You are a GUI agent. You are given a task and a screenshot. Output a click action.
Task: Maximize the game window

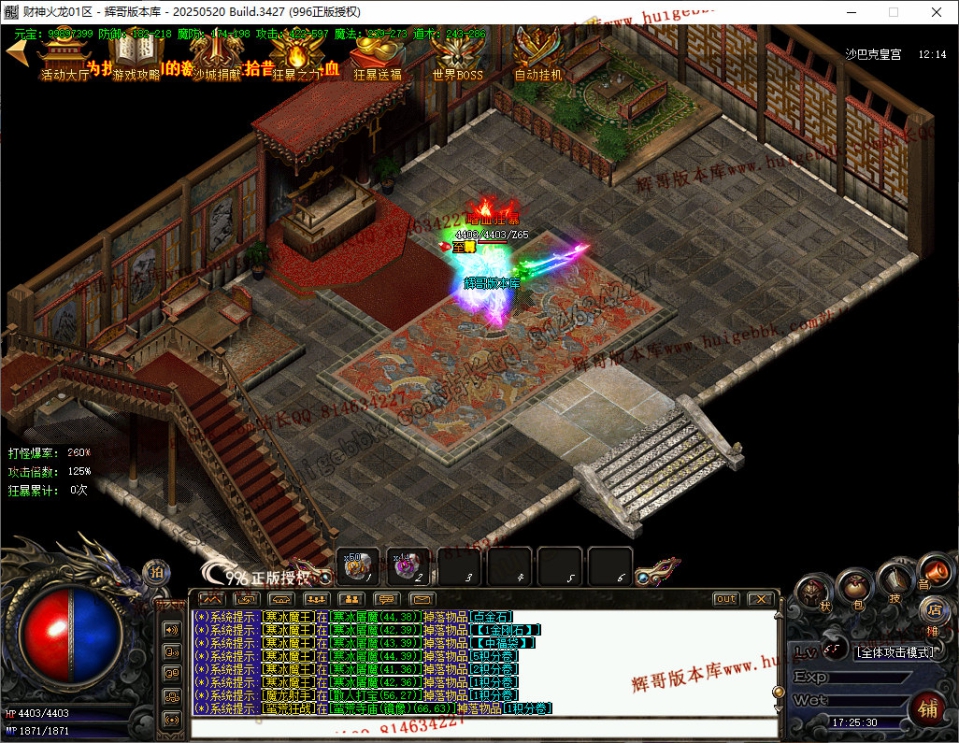893,12
